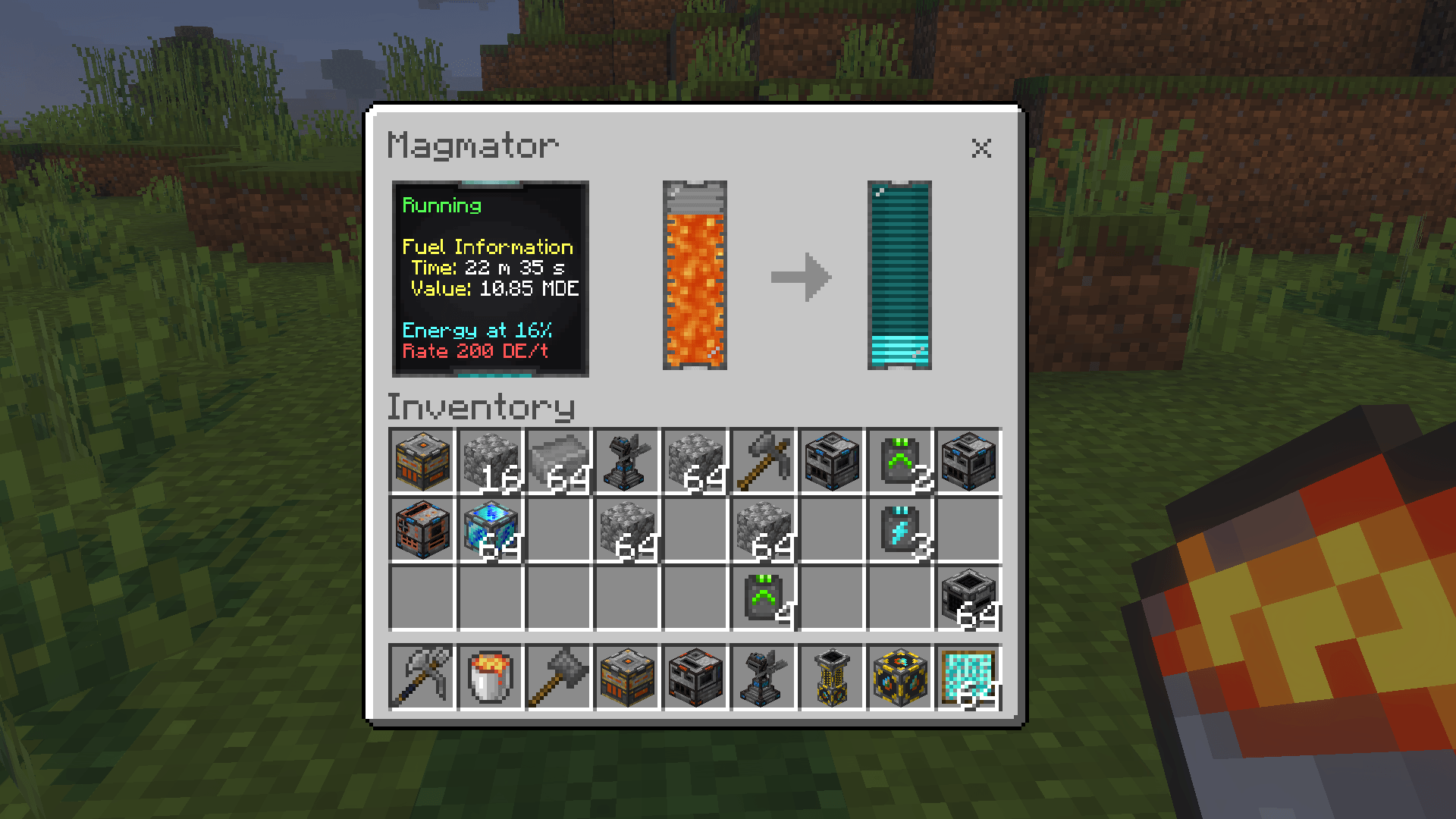
Task: Select the lava bucket in the hotbar
Action: click(490, 677)
